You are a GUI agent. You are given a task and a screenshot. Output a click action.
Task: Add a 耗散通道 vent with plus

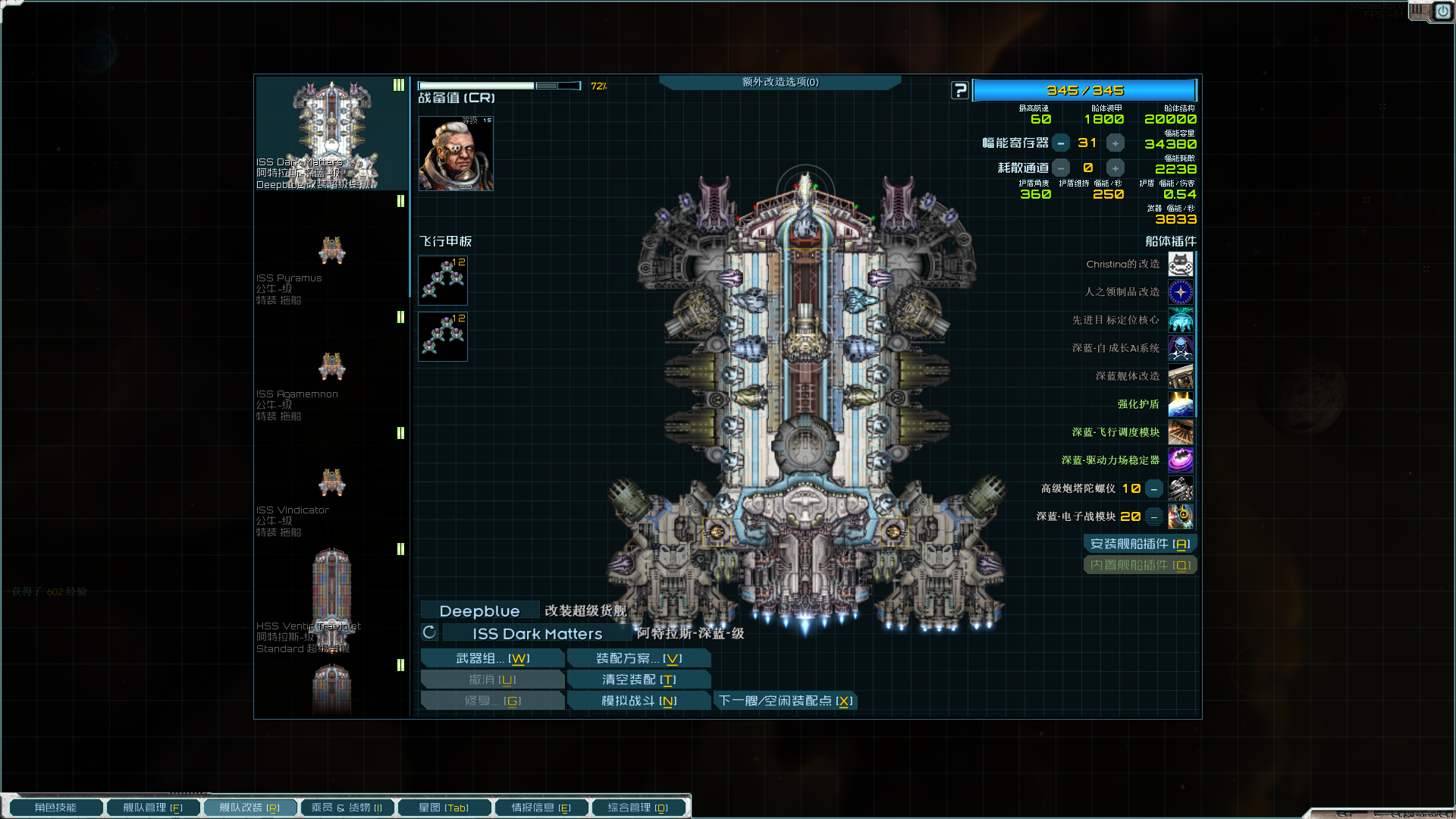1115,168
